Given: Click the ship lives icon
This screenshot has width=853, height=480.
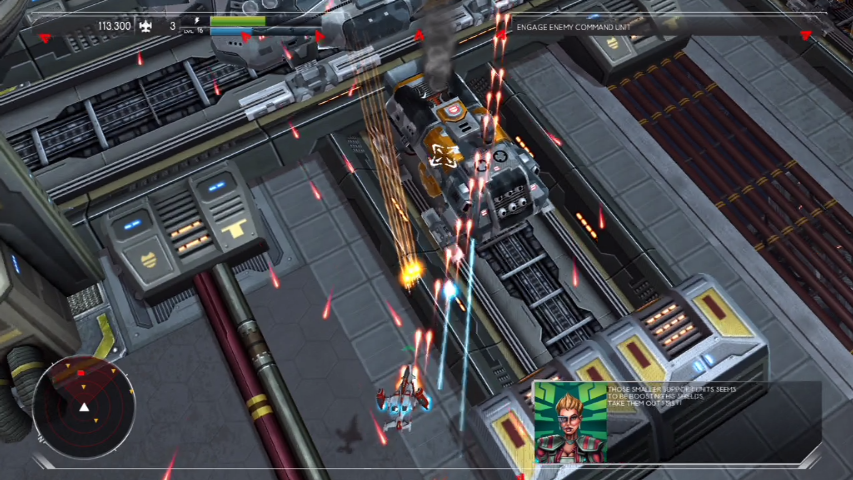Looking at the screenshot, I should tap(144, 26).
